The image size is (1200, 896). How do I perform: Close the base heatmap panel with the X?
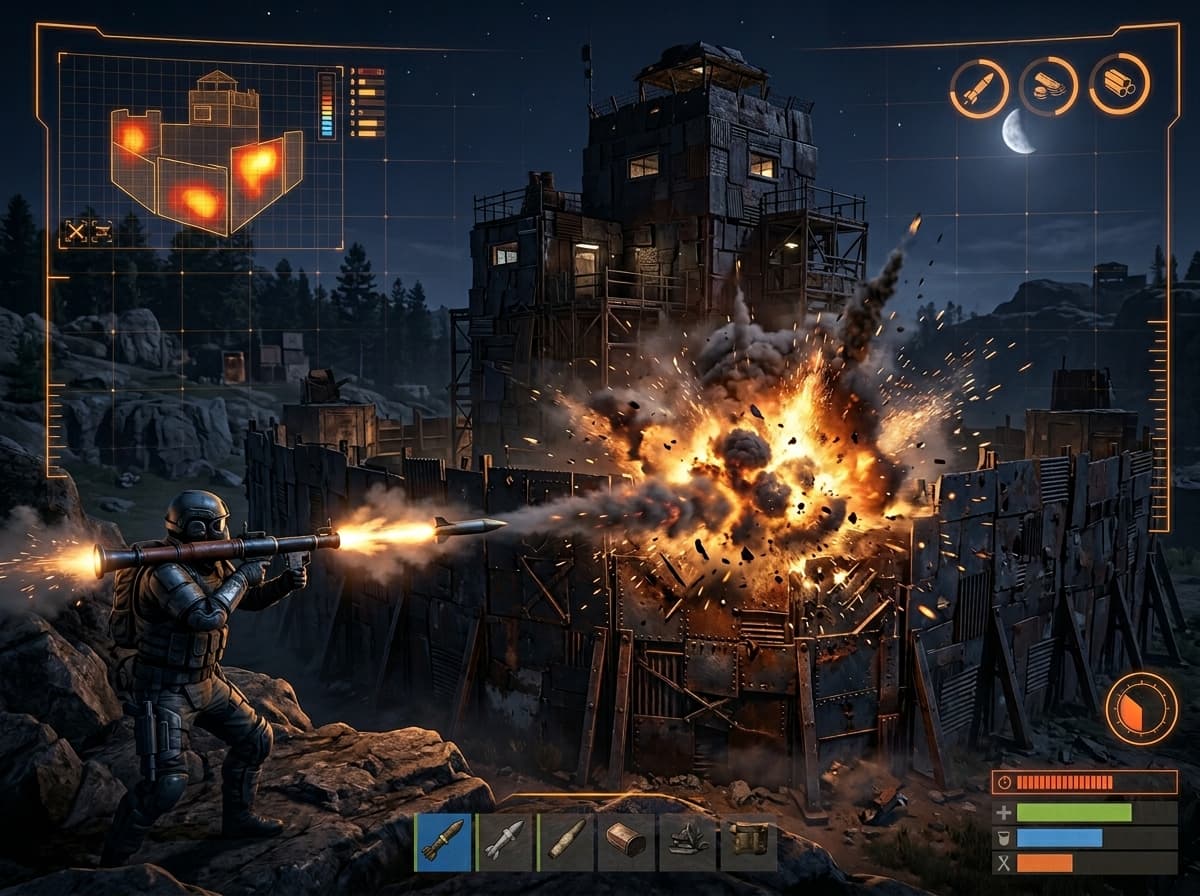76,232
